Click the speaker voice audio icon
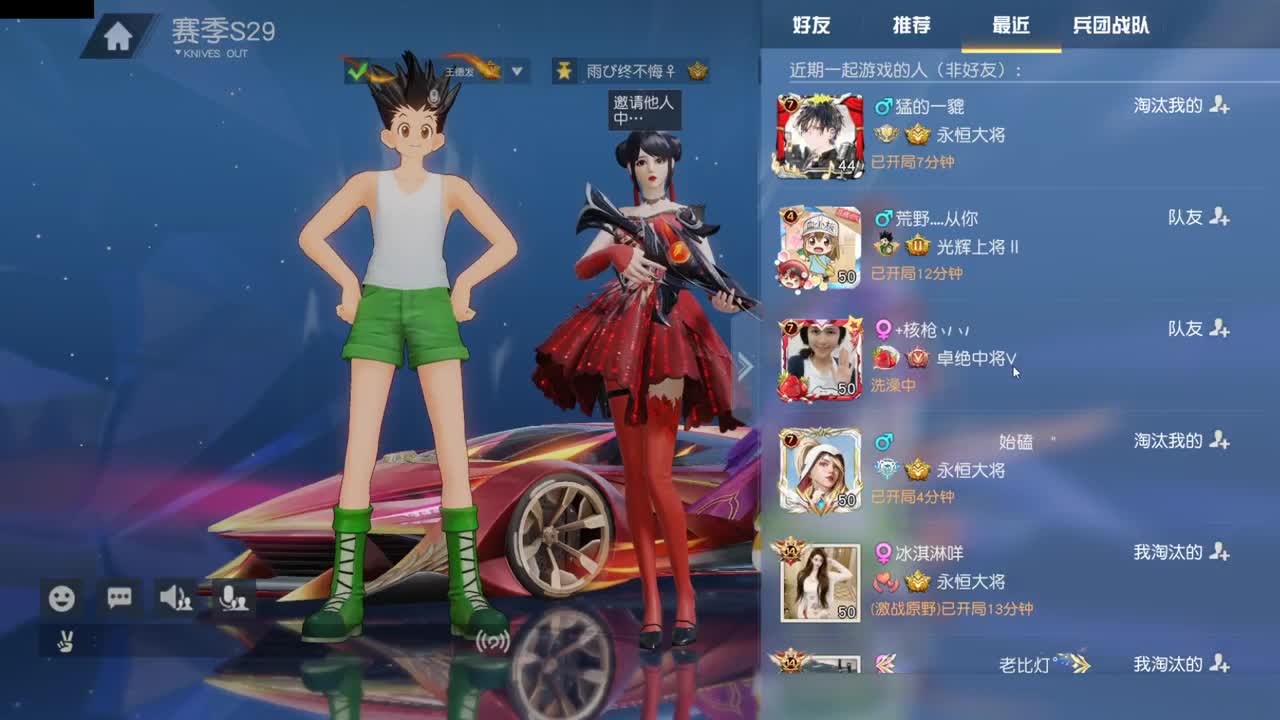The image size is (1280, 720). [176, 597]
